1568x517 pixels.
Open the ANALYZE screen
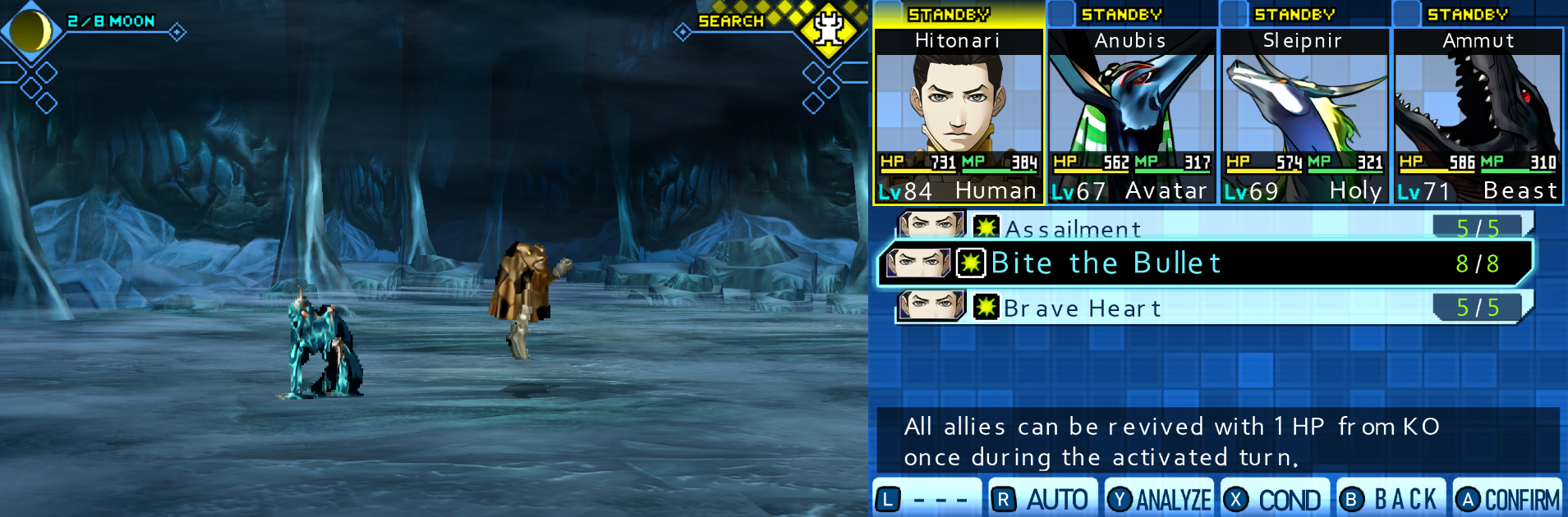click(x=1159, y=499)
